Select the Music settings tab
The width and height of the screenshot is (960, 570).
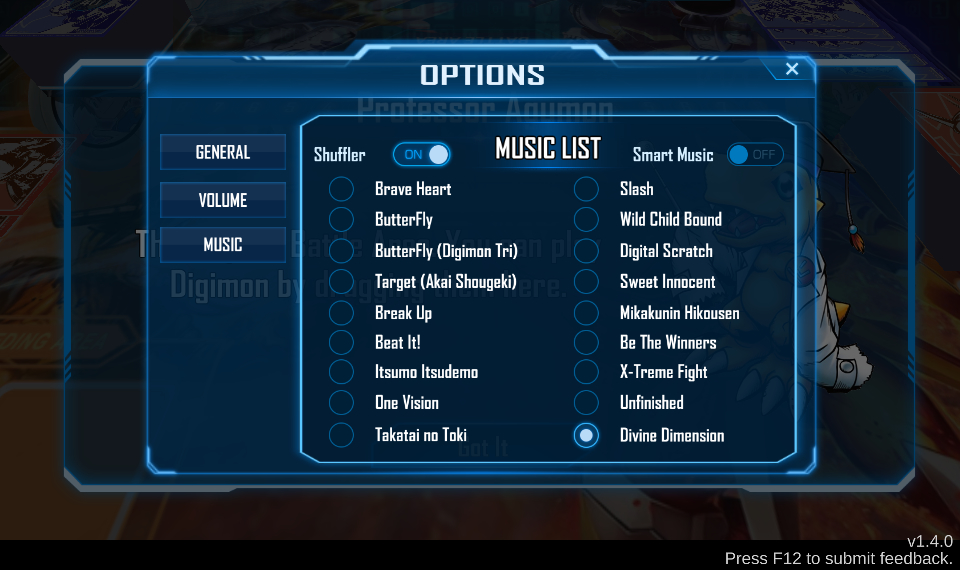click(223, 245)
